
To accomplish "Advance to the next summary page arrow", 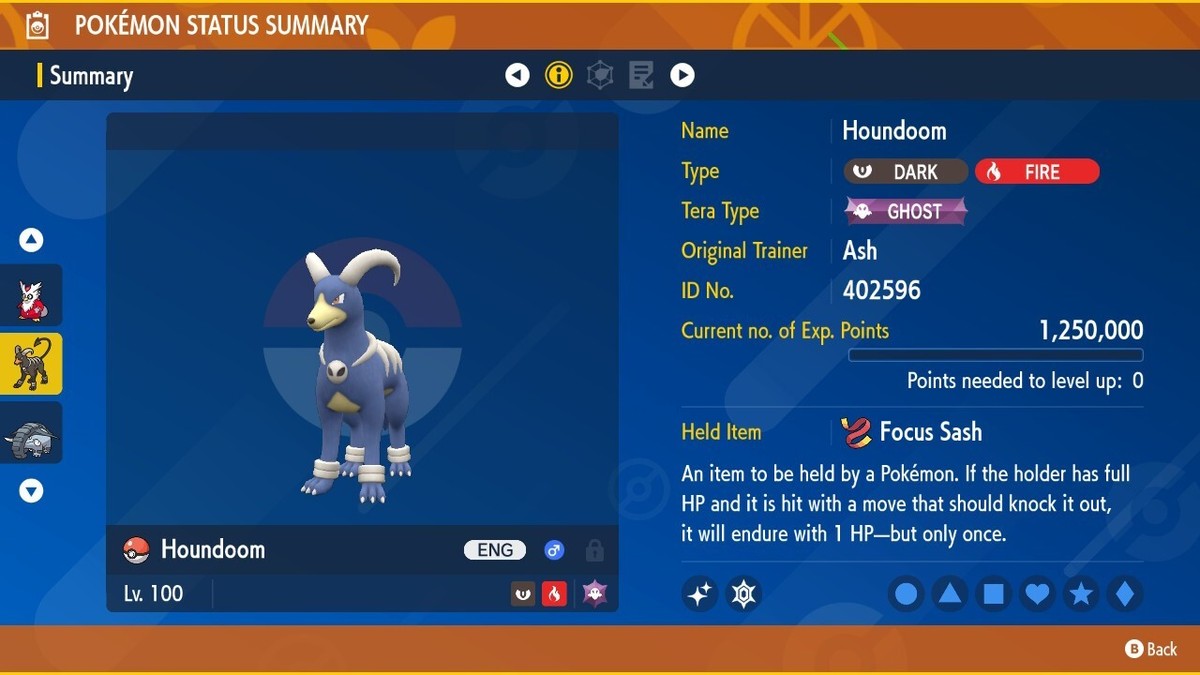I will pyautogui.click(x=682, y=75).
